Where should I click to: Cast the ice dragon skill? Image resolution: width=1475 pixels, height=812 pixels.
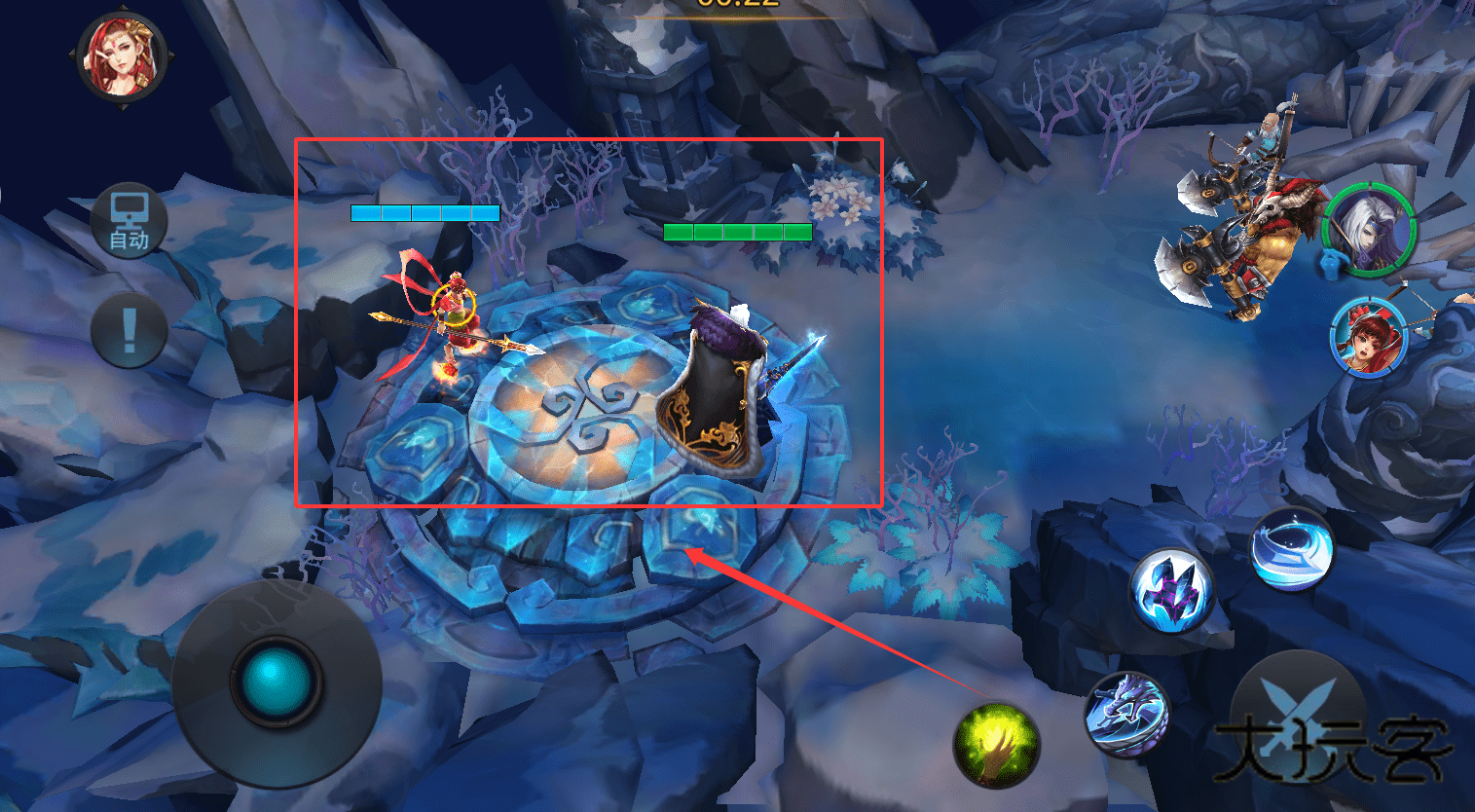coord(1126,716)
